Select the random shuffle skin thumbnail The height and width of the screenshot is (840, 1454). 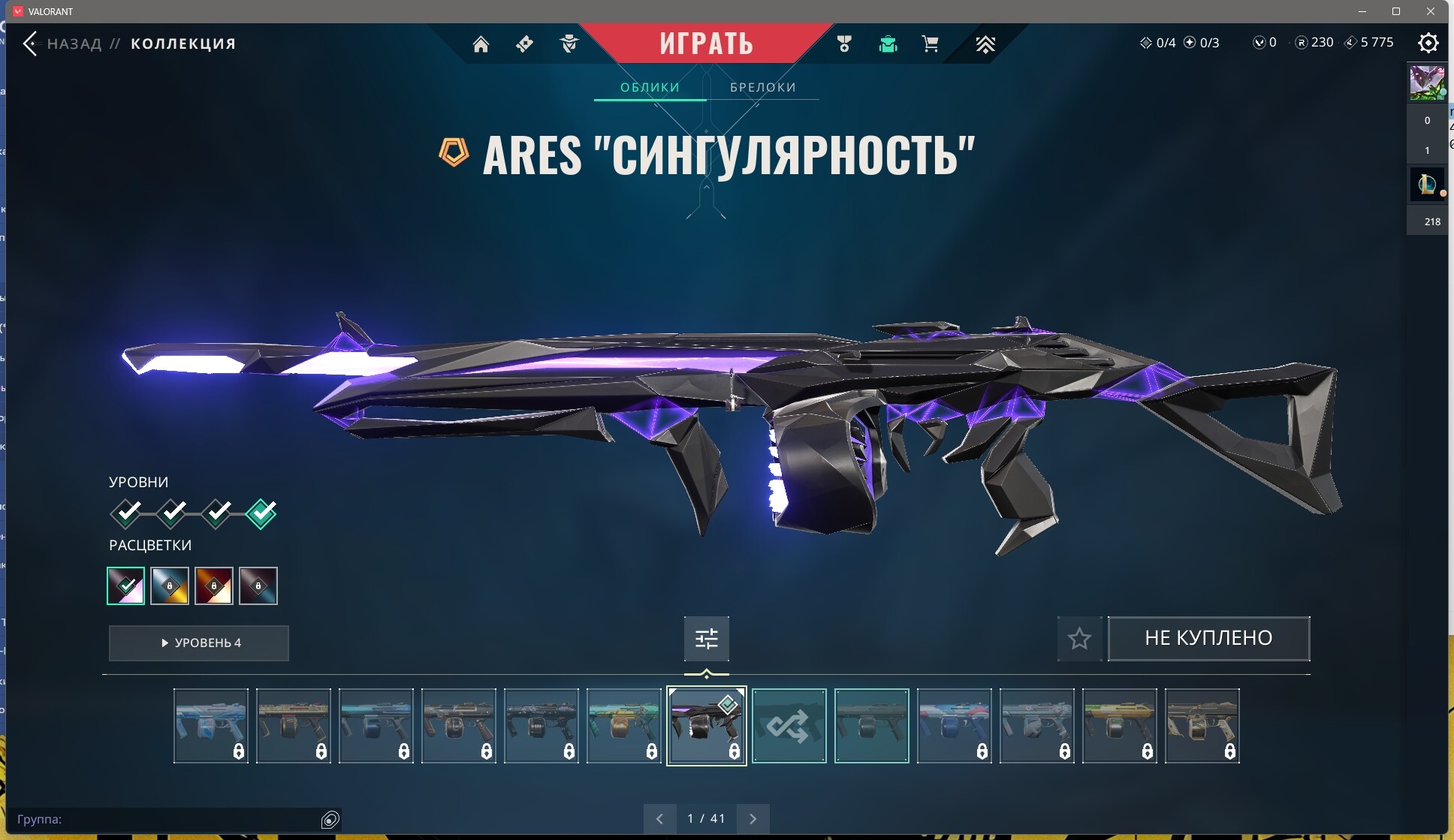pos(789,726)
